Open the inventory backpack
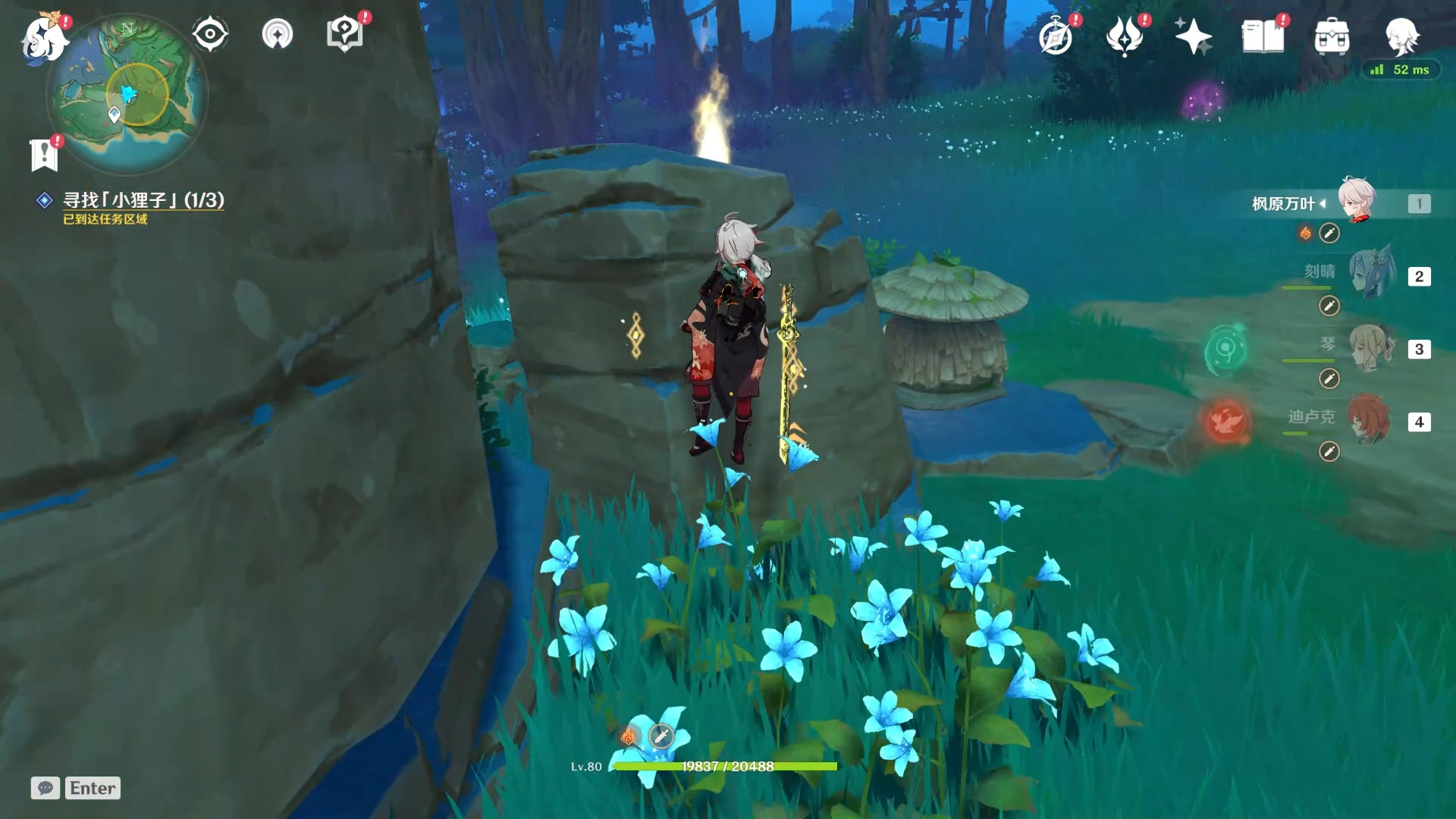The image size is (1456, 819). click(1332, 36)
